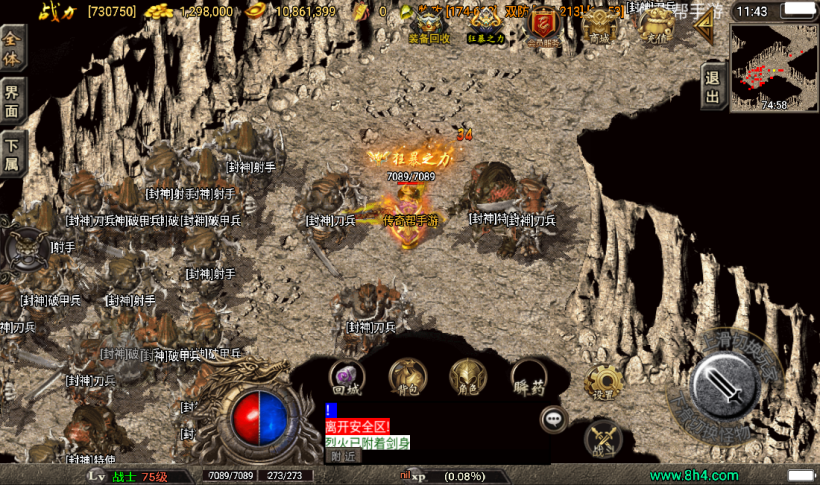Click the 退出 exit button
820x485 pixels.
[712, 86]
